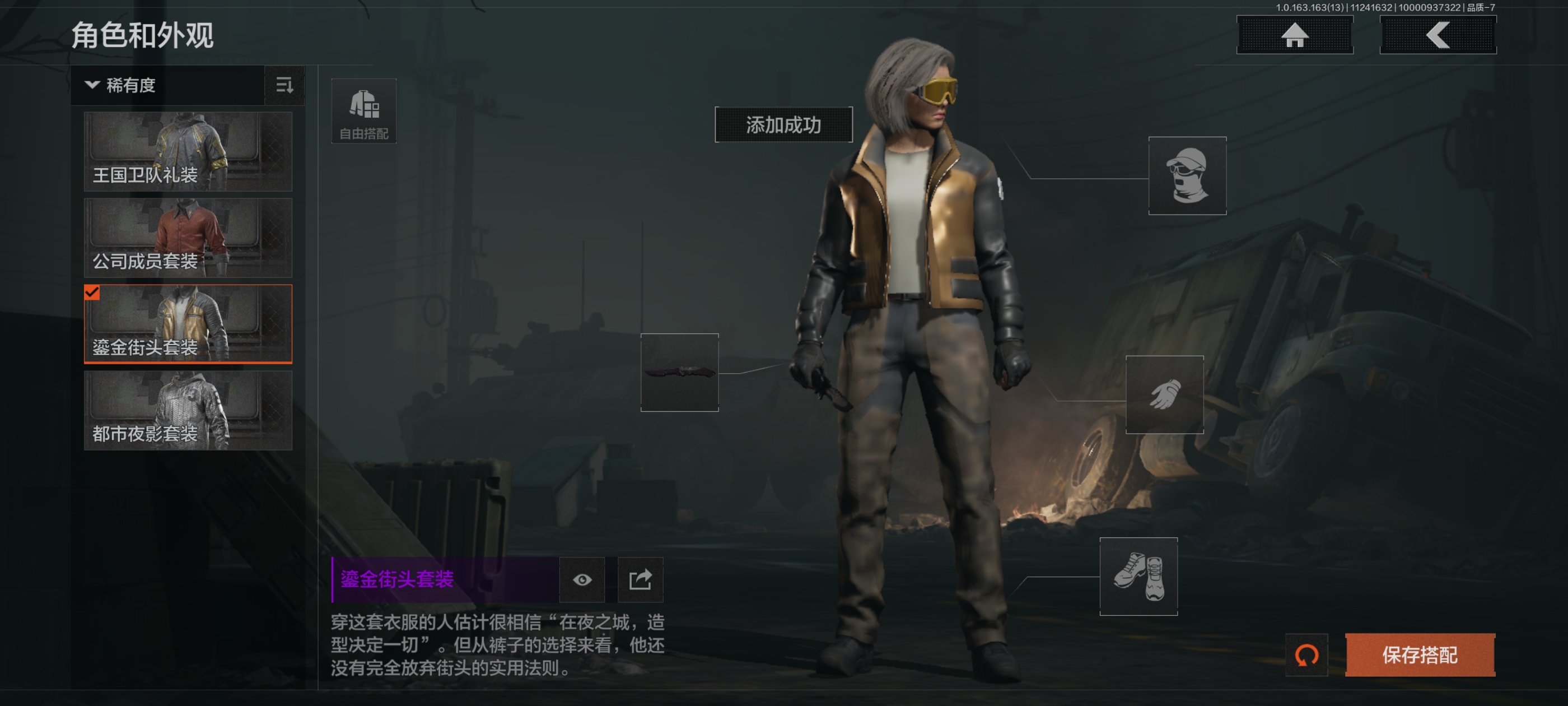The height and width of the screenshot is (706, 1568).
Task: Select the 鎏金街头套装 outfit tile
Action: [x=188, y=324]
